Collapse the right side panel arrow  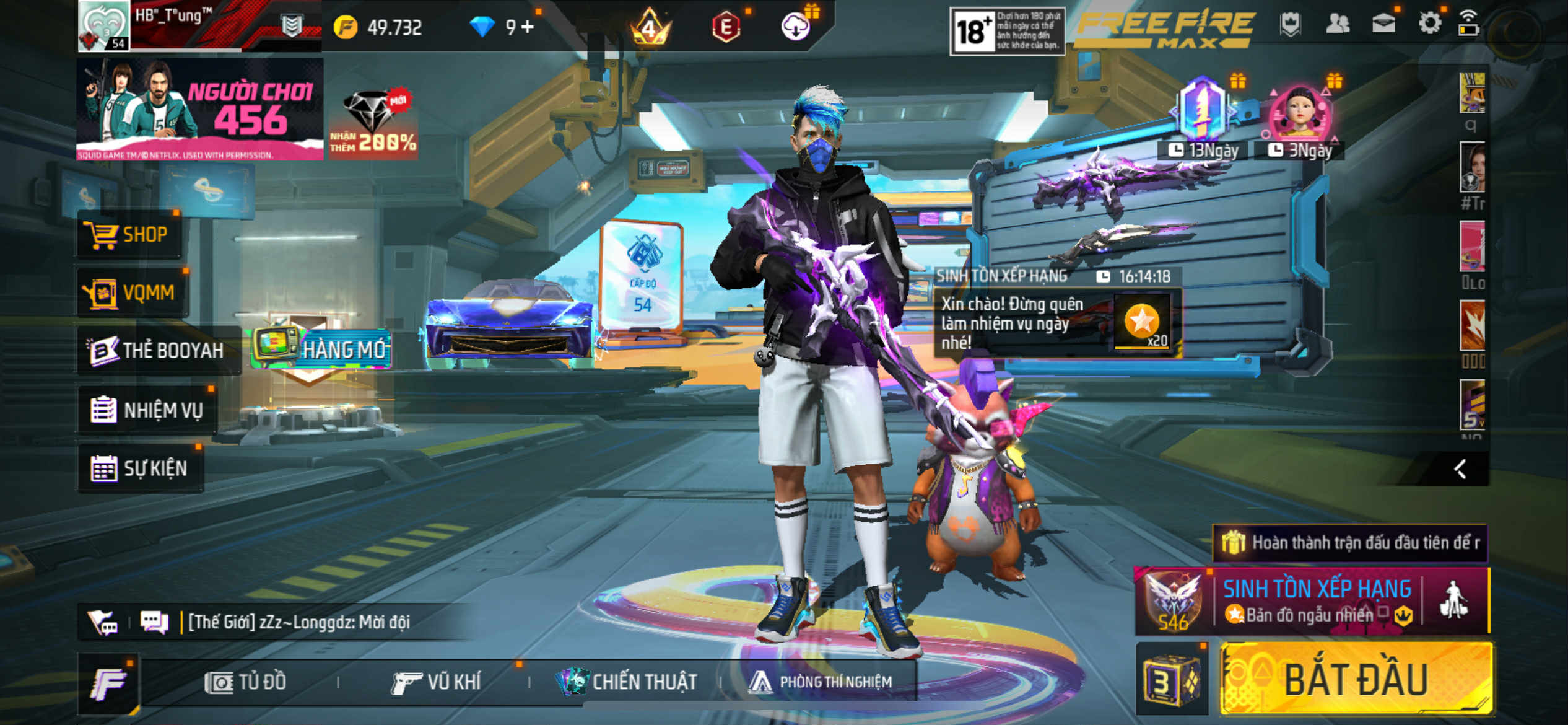tap(1460, 469)
